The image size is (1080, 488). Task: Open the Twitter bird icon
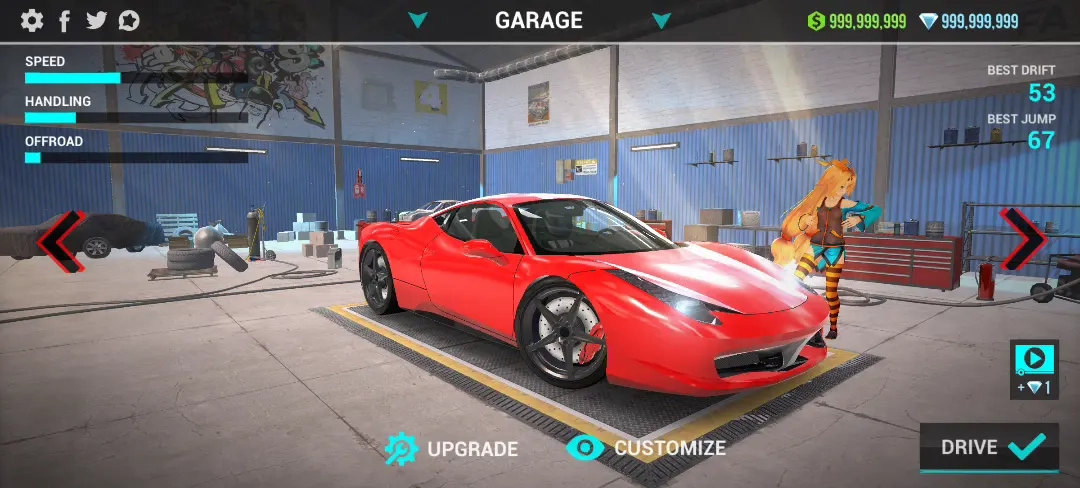coord(96,20)
